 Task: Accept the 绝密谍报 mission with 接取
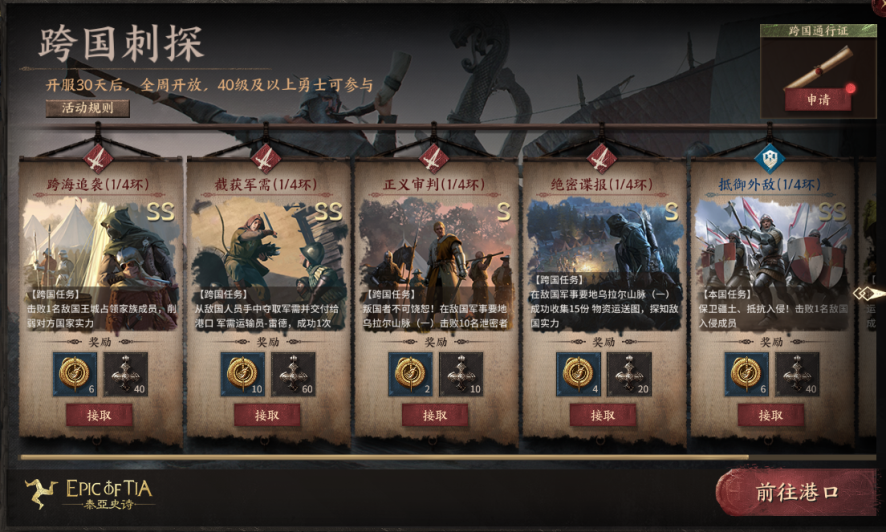point(603,414)
